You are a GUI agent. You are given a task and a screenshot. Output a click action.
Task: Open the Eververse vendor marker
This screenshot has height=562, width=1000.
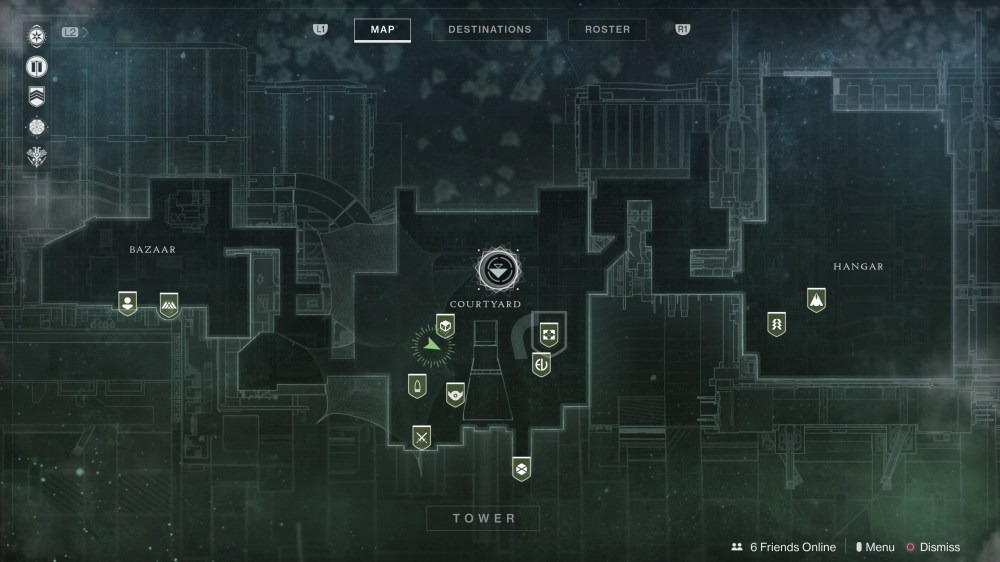[x=542, y=364]
